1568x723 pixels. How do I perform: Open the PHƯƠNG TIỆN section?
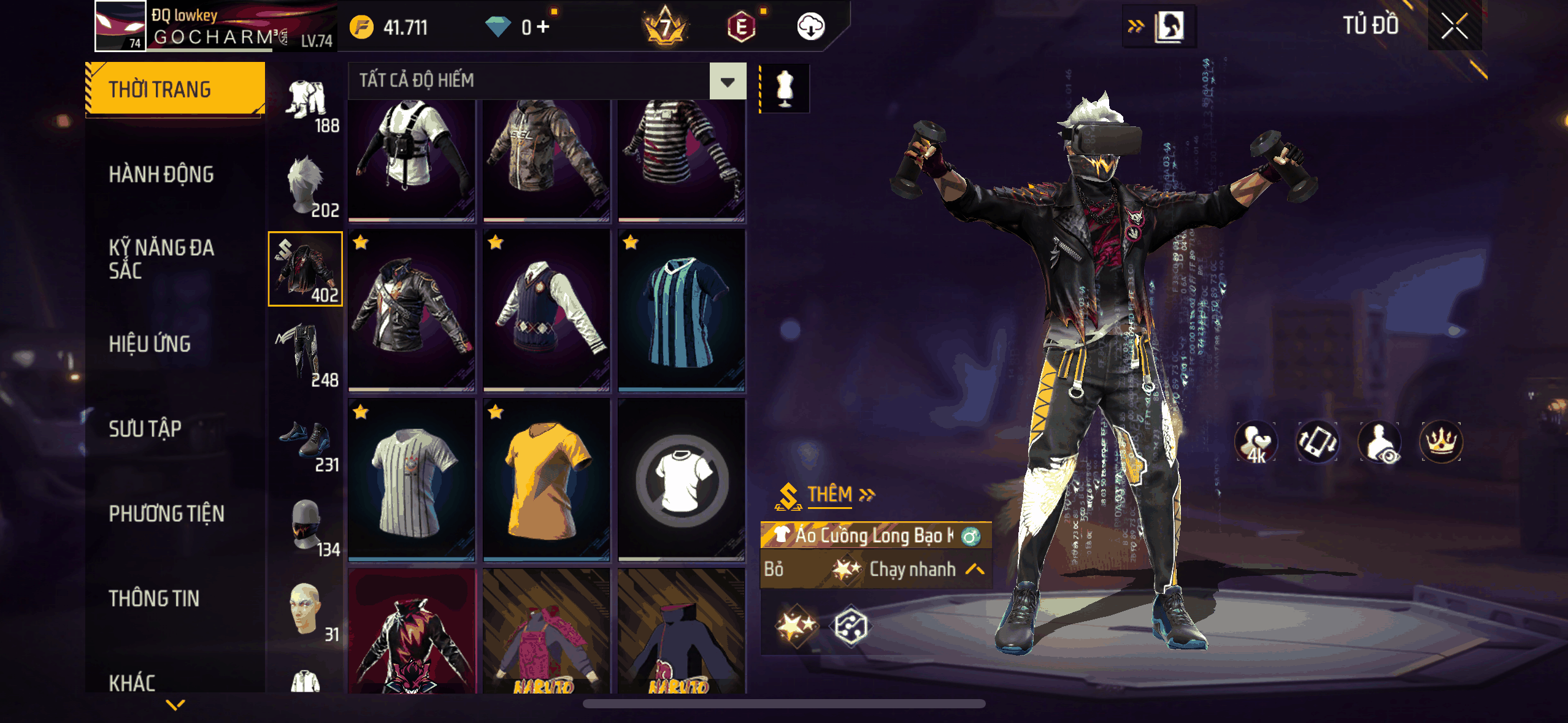click(x=166, y=514)
